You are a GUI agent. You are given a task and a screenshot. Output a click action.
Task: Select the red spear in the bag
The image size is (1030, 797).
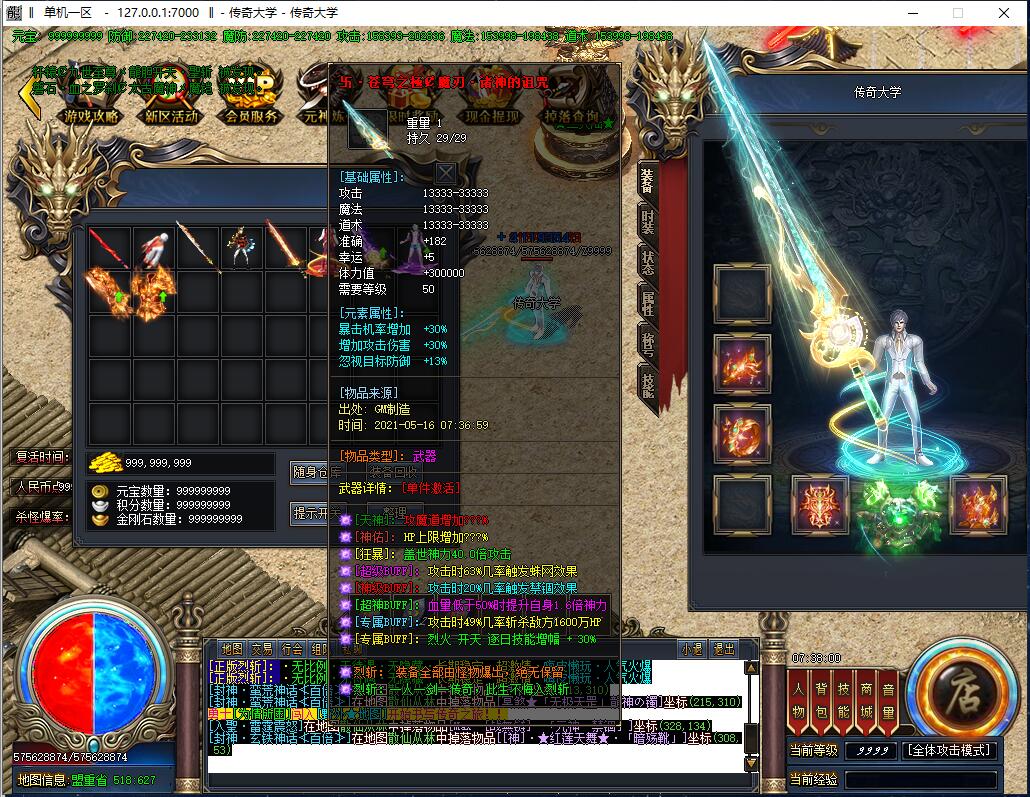pos(109,248)
